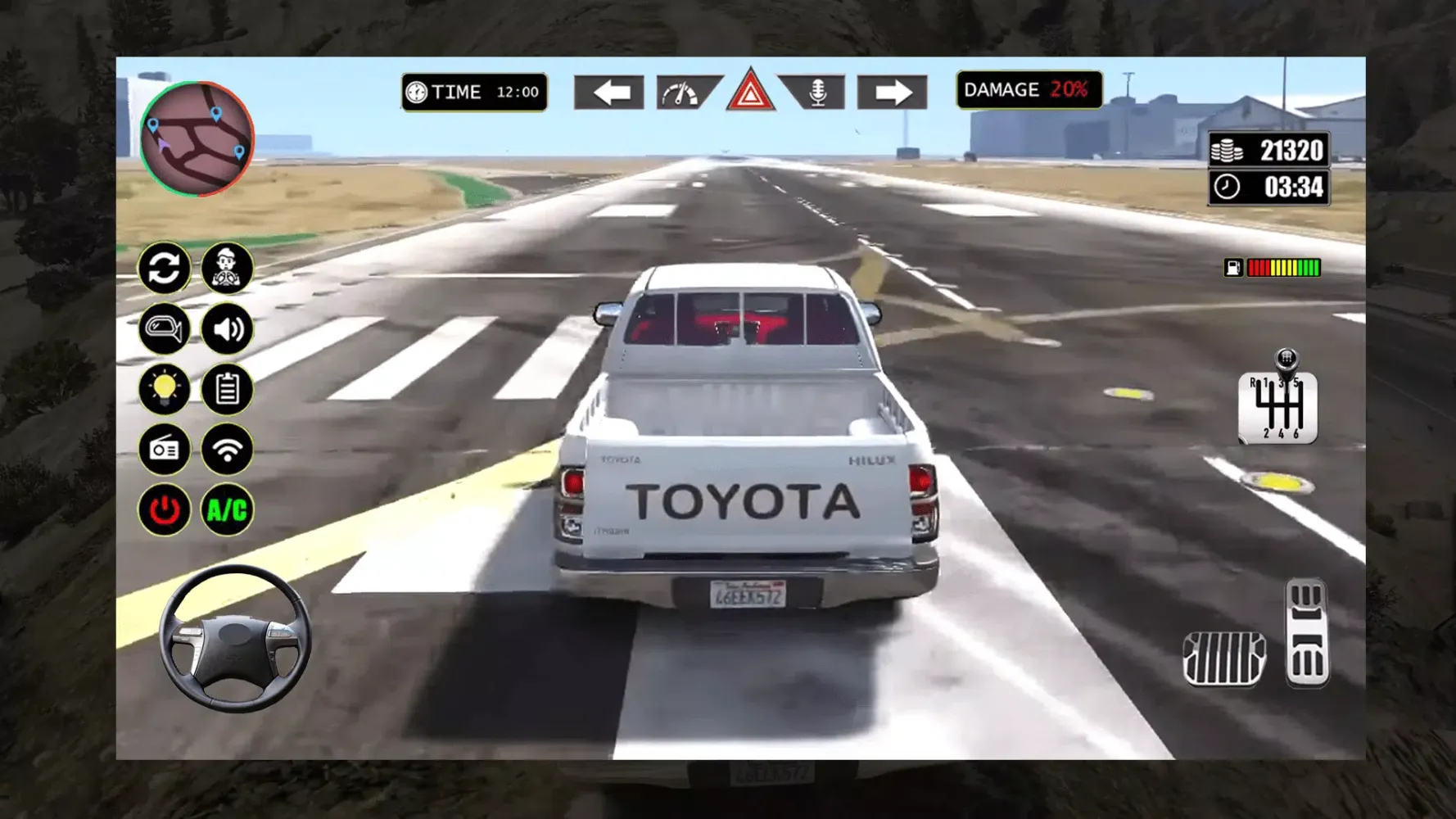The width and height of the screenshot is (1456, 819).
Task: Open the radio icon in the sidebar
Action: tap(165, 449)
